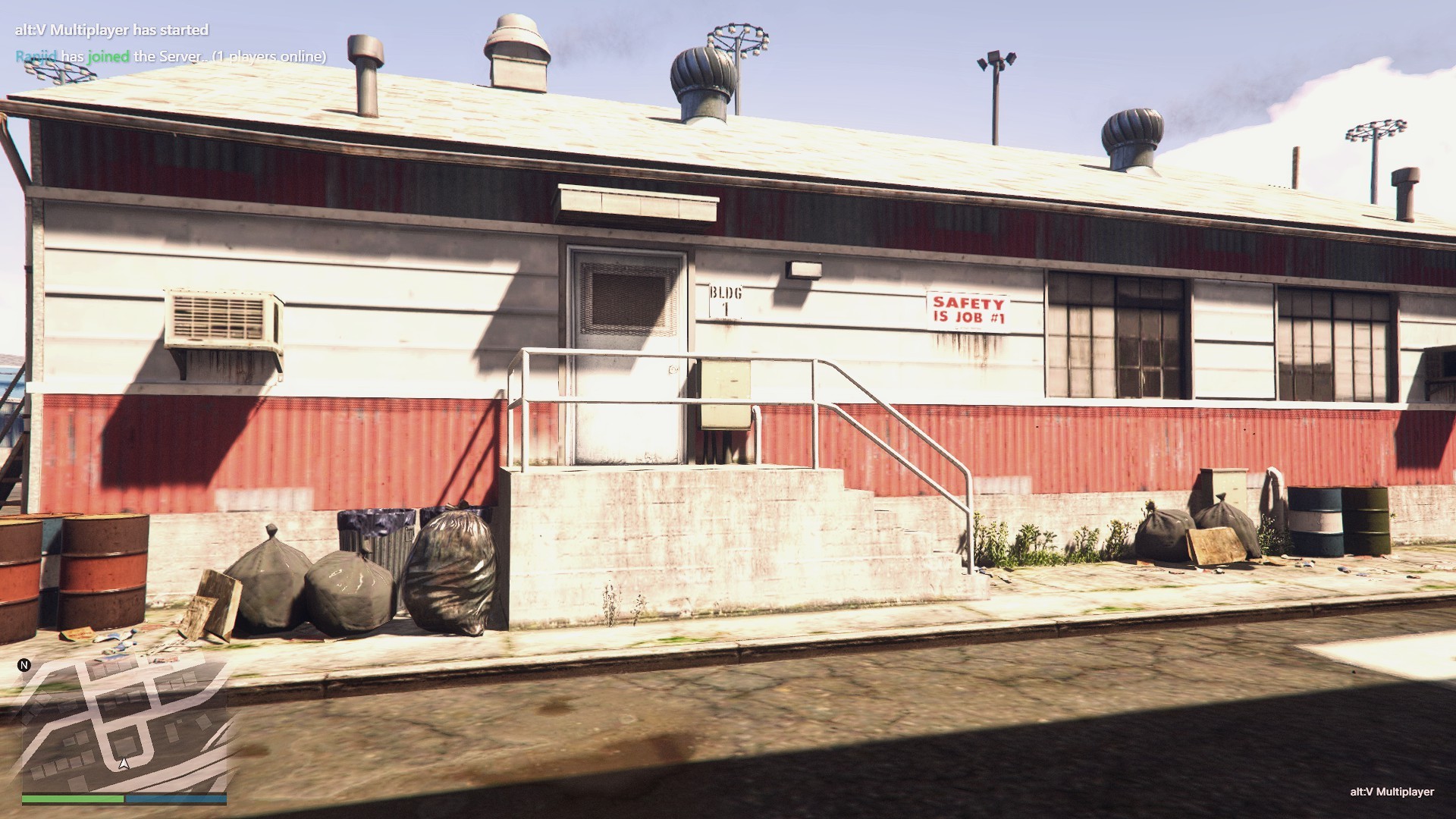Click the player arrow on the minimap

tap(124, 764)
